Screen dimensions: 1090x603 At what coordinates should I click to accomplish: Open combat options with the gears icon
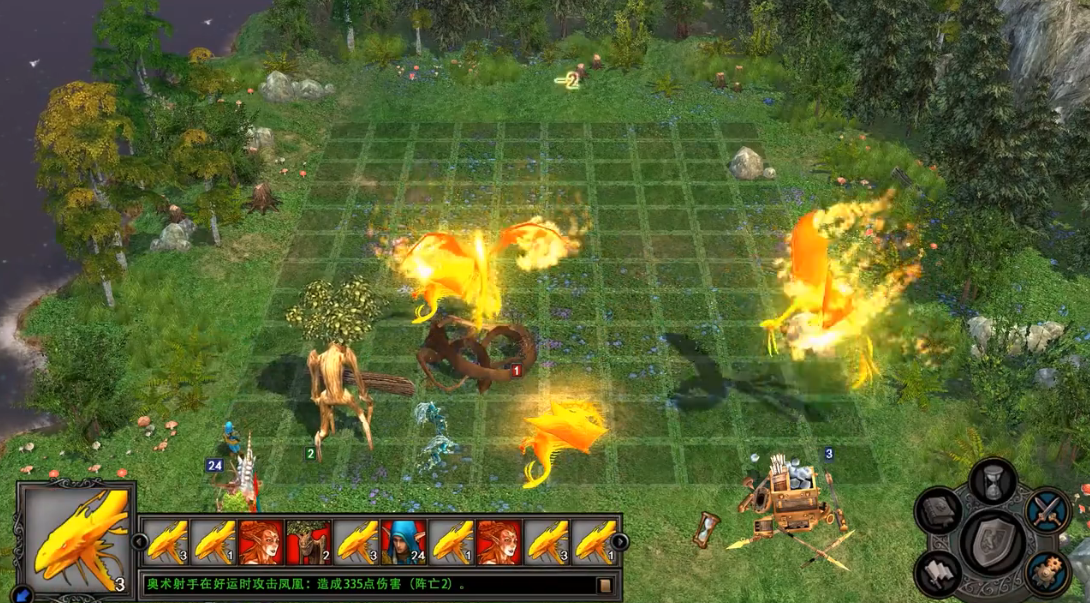click(1047, 572)
